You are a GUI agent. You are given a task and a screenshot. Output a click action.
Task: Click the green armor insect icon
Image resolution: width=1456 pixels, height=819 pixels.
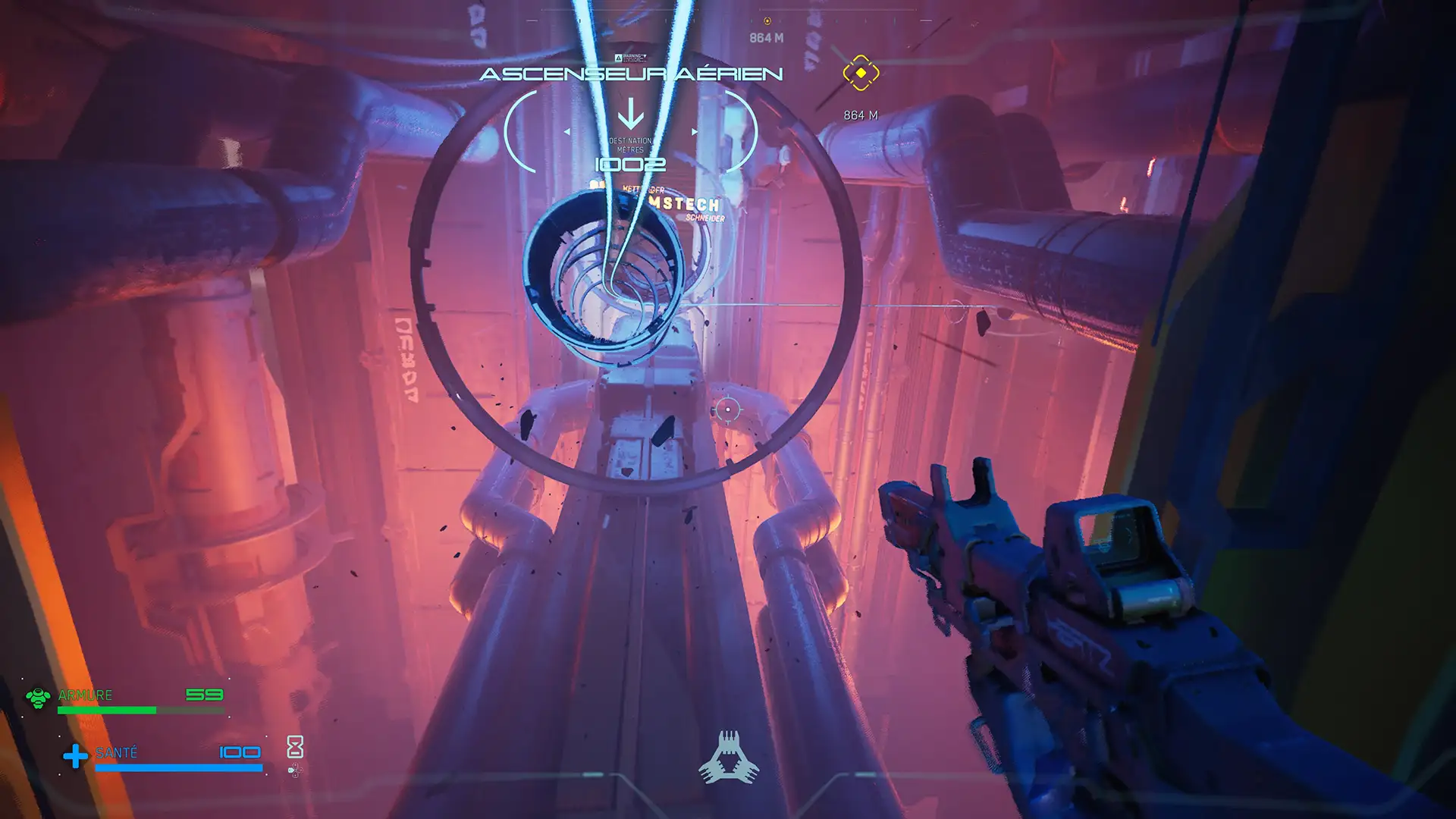click(38, 697)
